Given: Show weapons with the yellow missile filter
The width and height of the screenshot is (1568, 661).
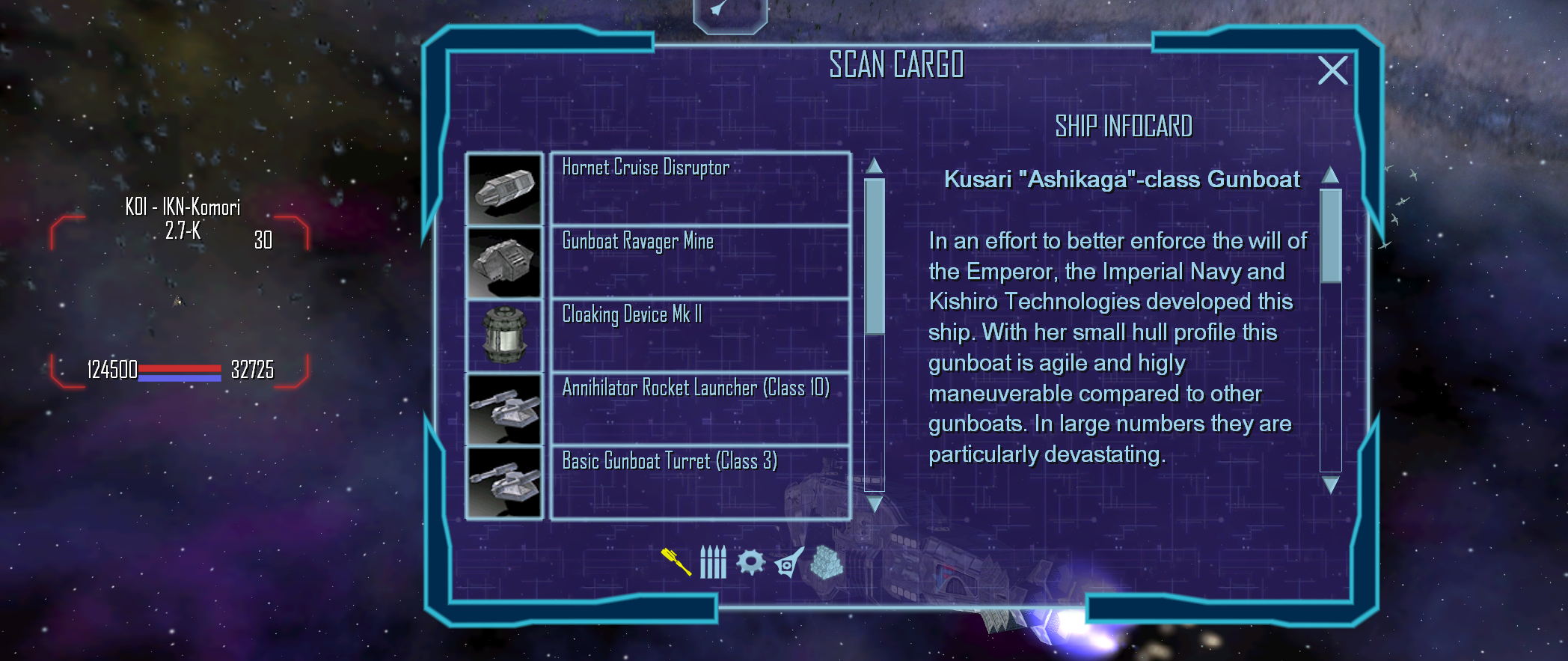Looking at the screenshot, I should pos(676,561).
